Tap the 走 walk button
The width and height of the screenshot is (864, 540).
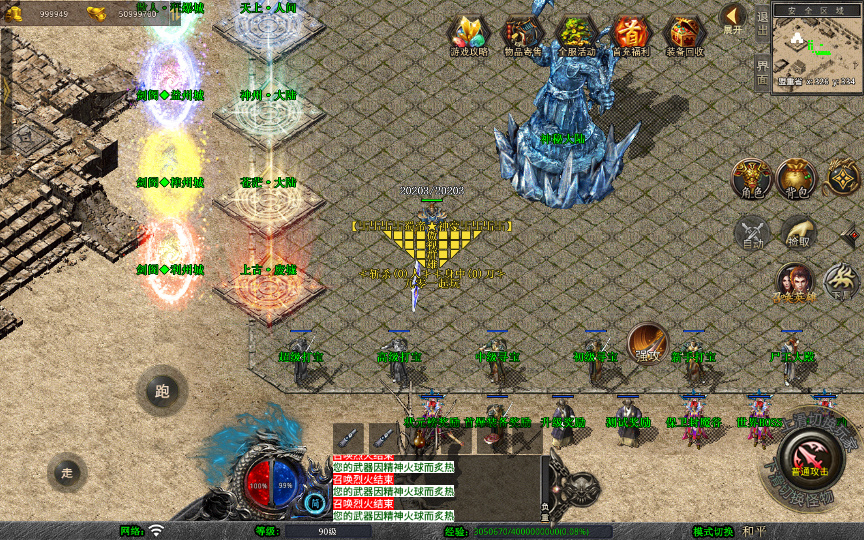coord(67,472)
